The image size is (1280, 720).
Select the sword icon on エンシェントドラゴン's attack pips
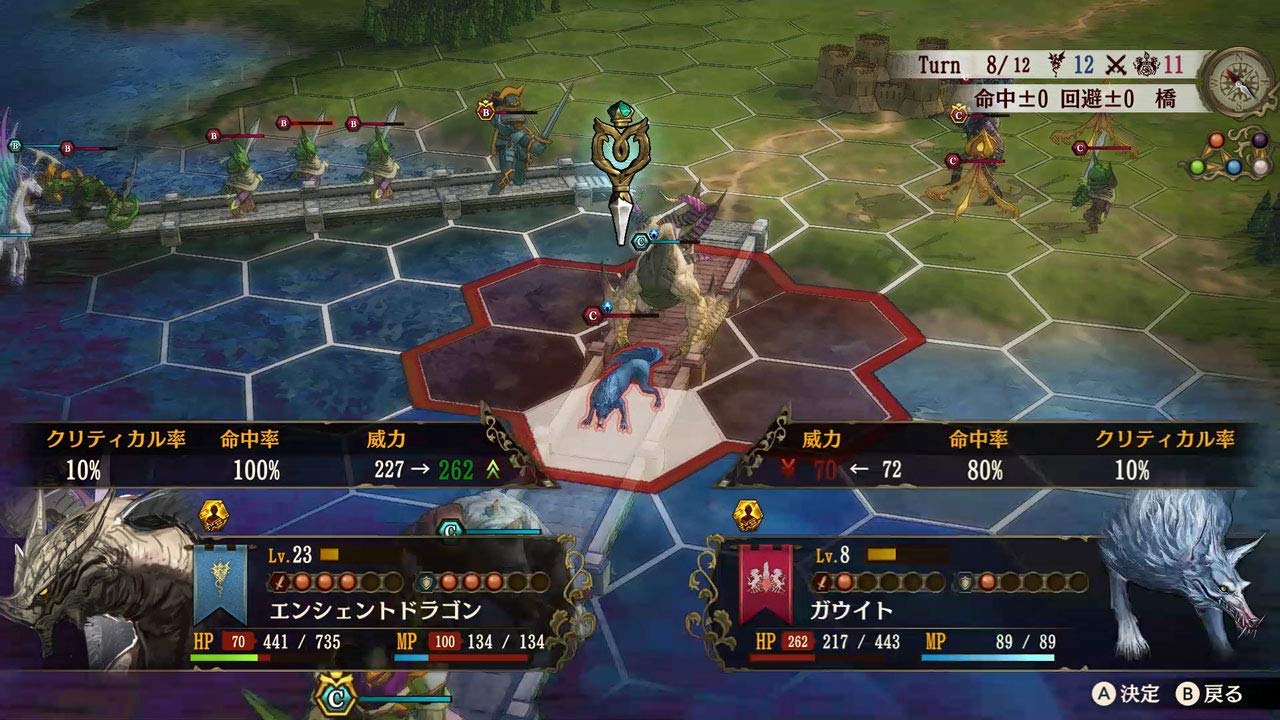click(280, 580)
